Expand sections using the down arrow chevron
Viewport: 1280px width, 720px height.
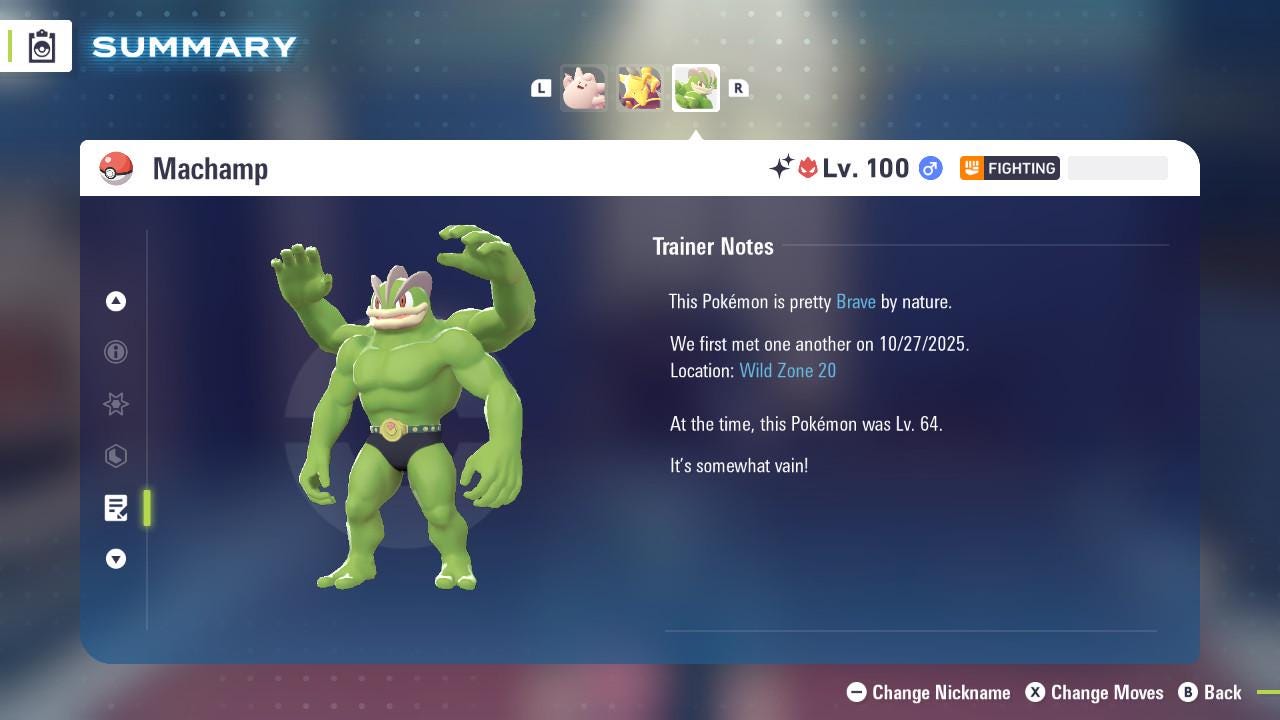[116, 559]
